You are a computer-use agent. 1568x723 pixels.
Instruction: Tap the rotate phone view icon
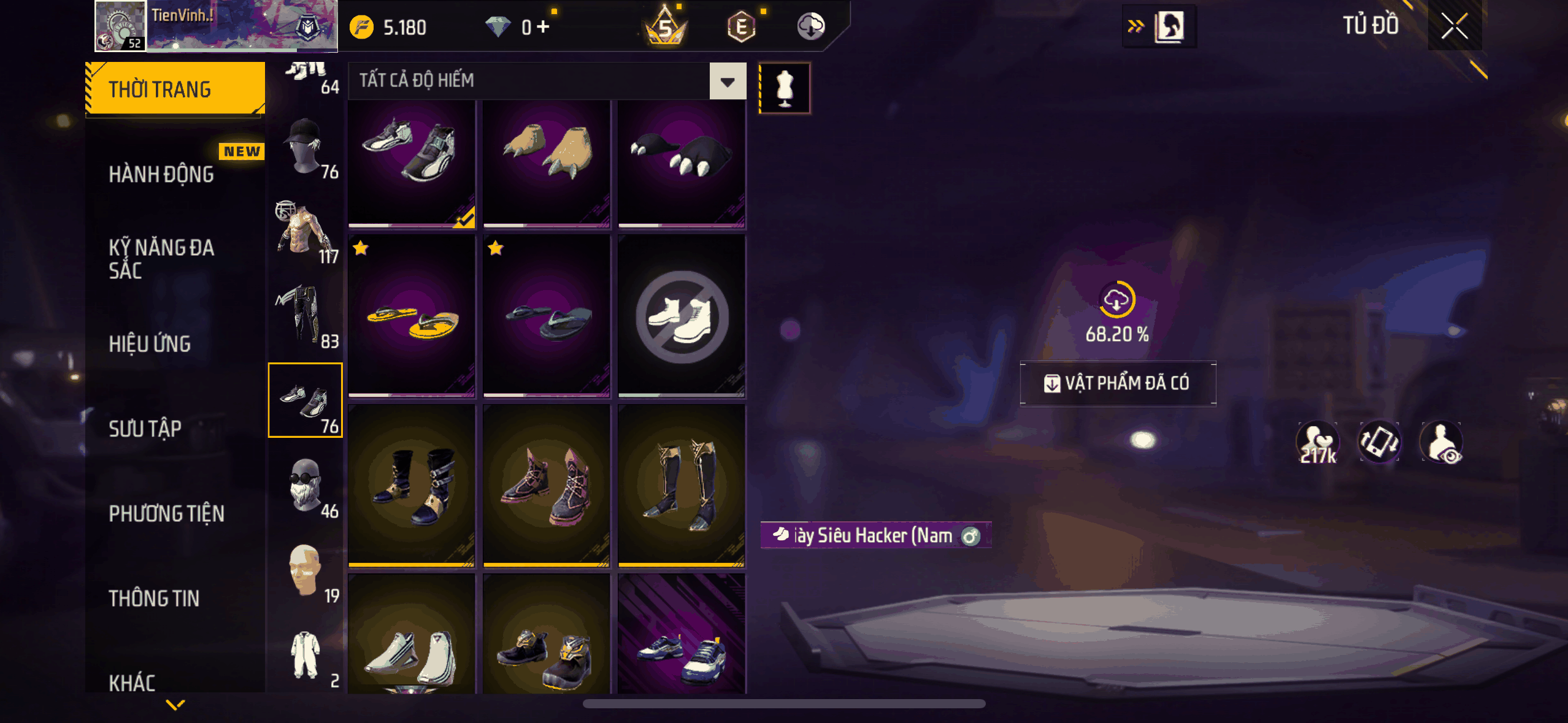pyautogui.click(x=1379, y=442)
